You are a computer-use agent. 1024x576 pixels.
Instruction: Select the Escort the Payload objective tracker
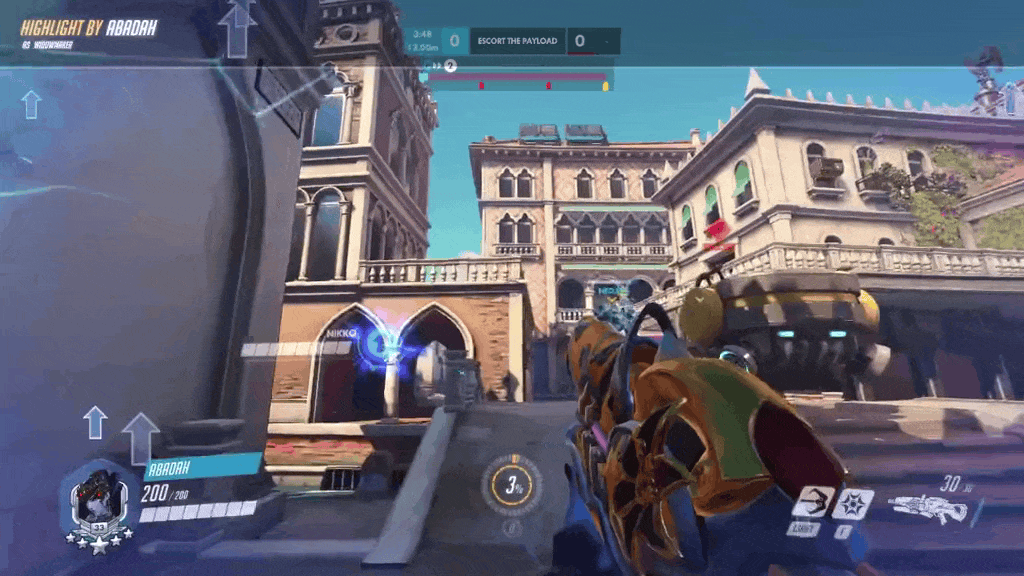pos(516,41)
